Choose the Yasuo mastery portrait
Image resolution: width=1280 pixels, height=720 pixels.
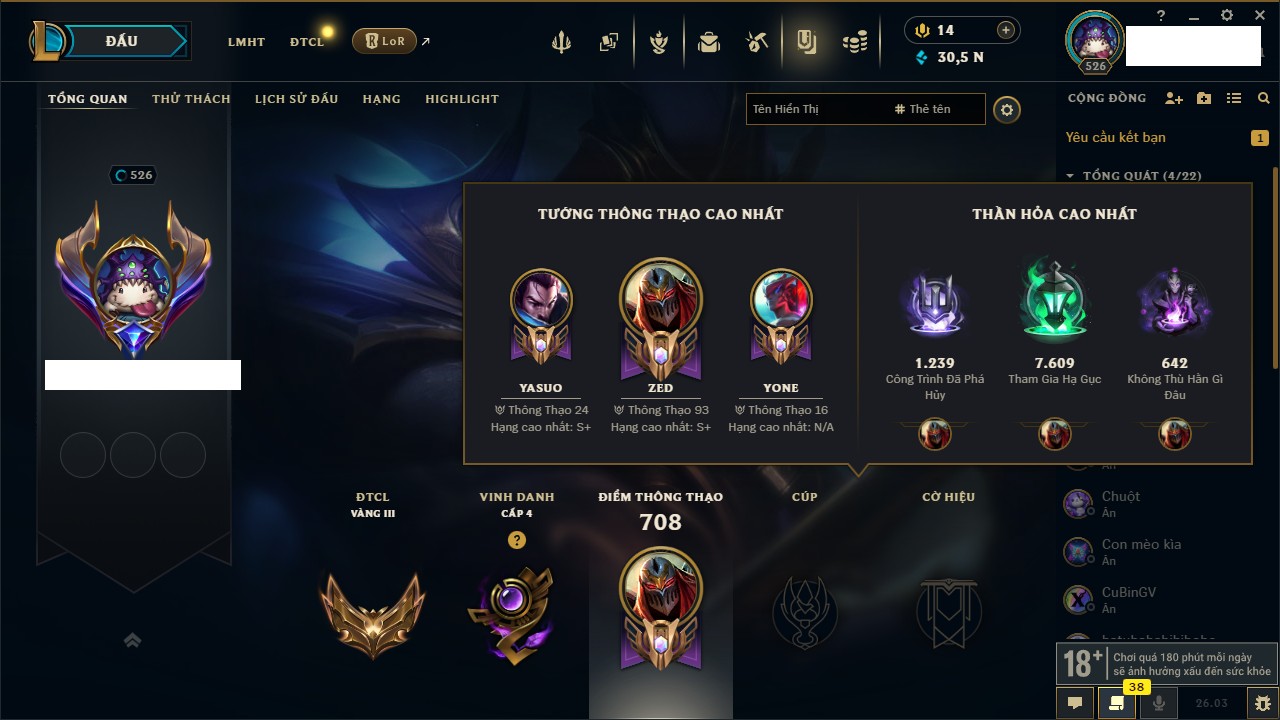(541, 300)
